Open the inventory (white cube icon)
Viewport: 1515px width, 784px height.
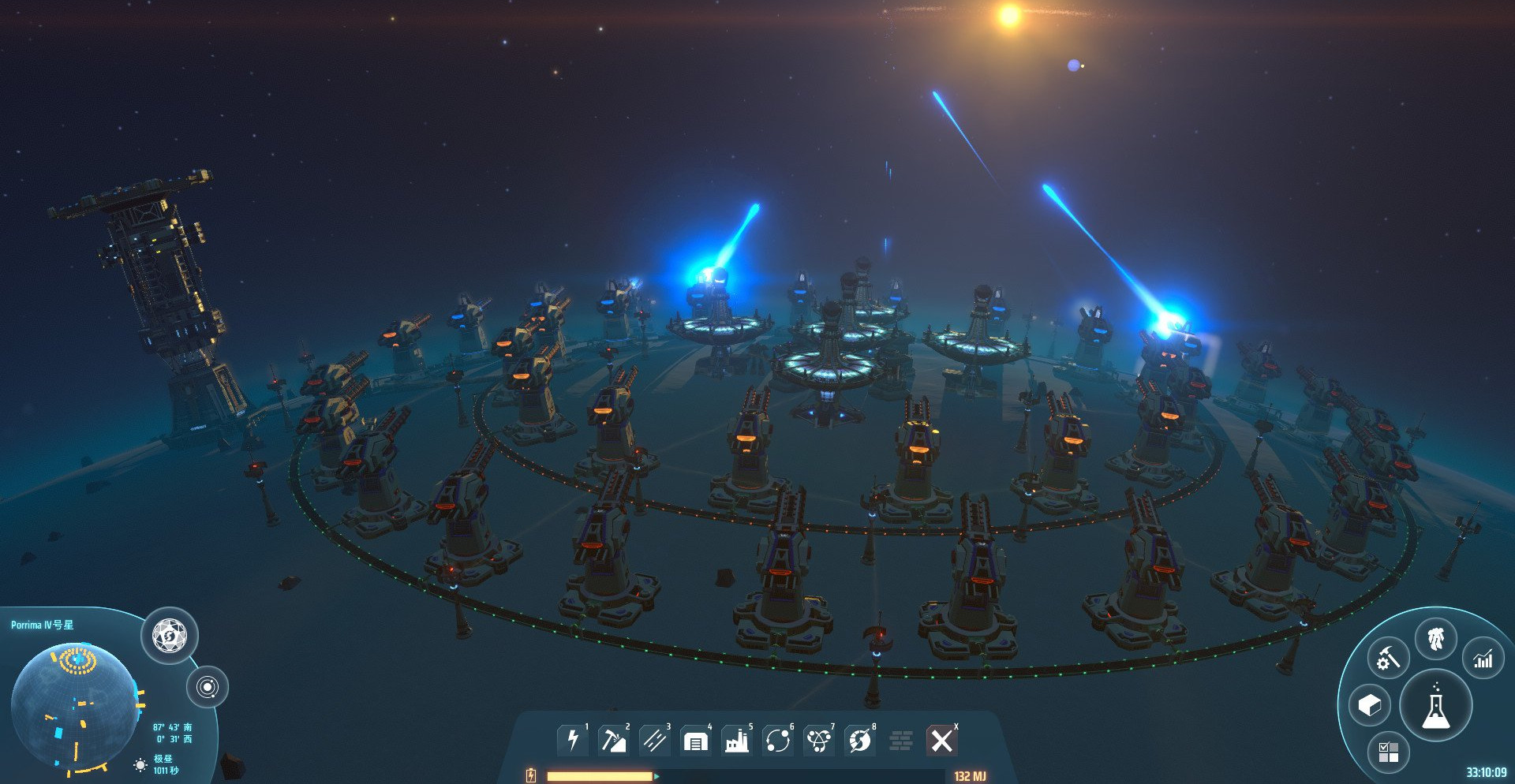coord(1370,705)
